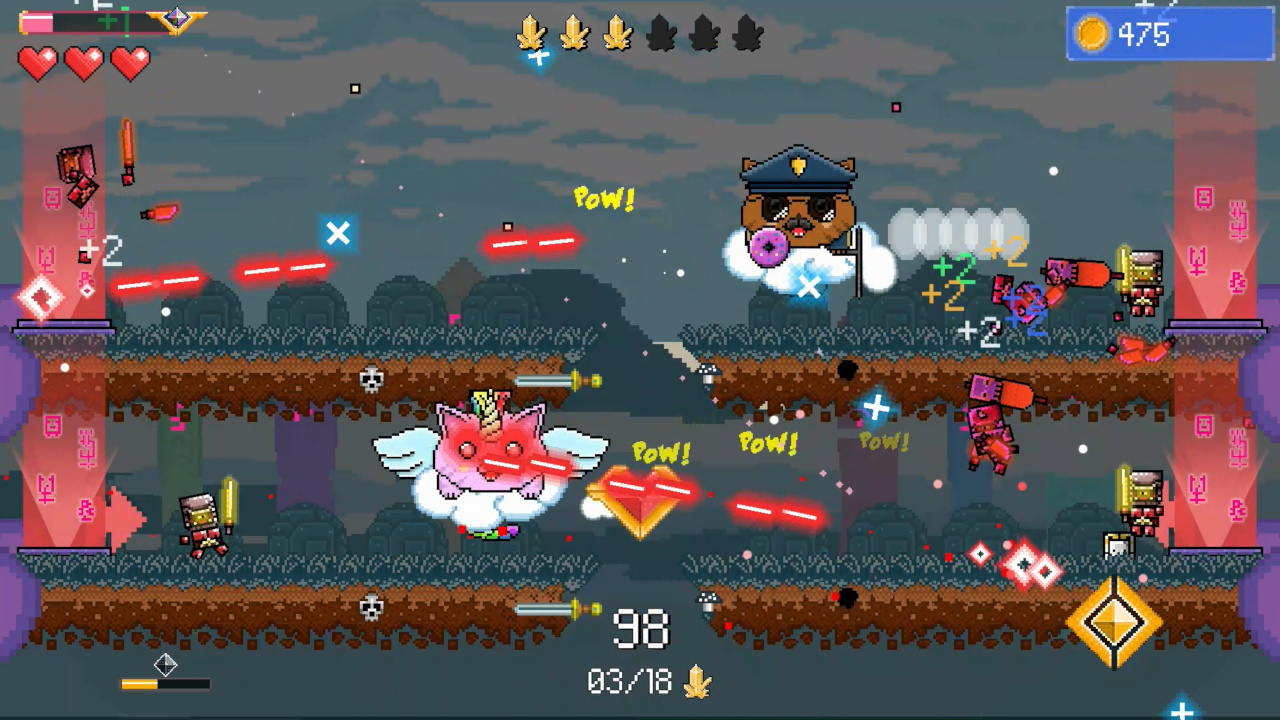Click the large golden diamond pickup near the lower wall
The height and width of the screenshot is (720, 1280).
(1117, 620)
